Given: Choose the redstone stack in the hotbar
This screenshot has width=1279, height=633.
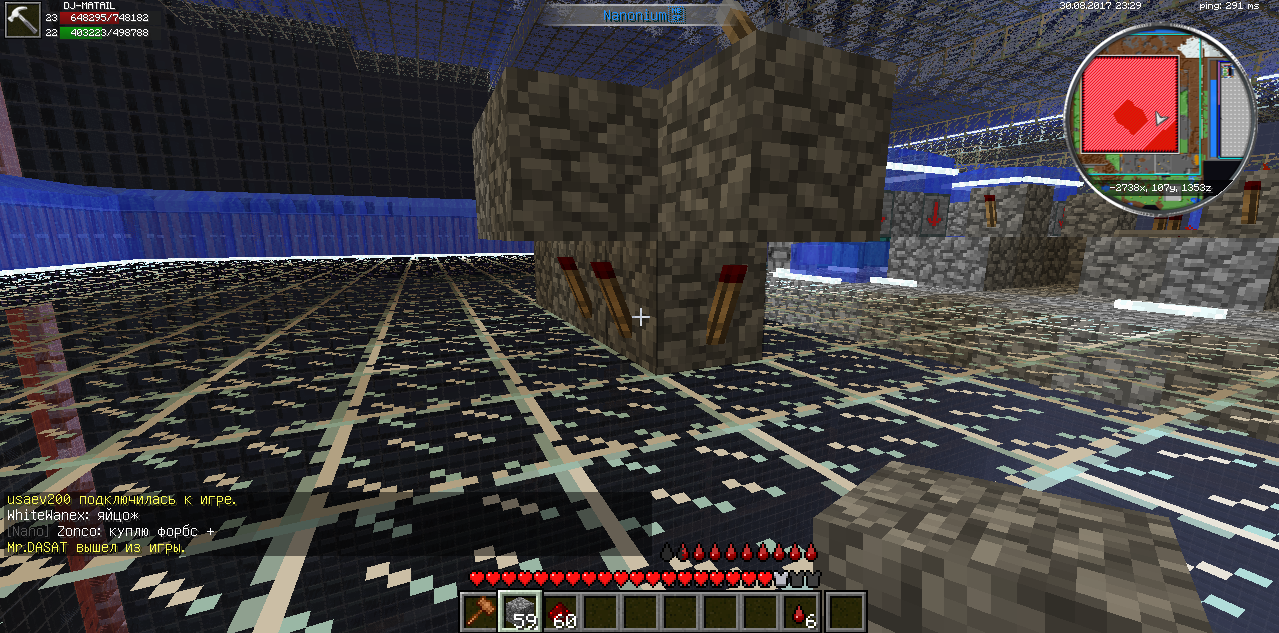Looking at the screenshot, I should click(562, 610).
